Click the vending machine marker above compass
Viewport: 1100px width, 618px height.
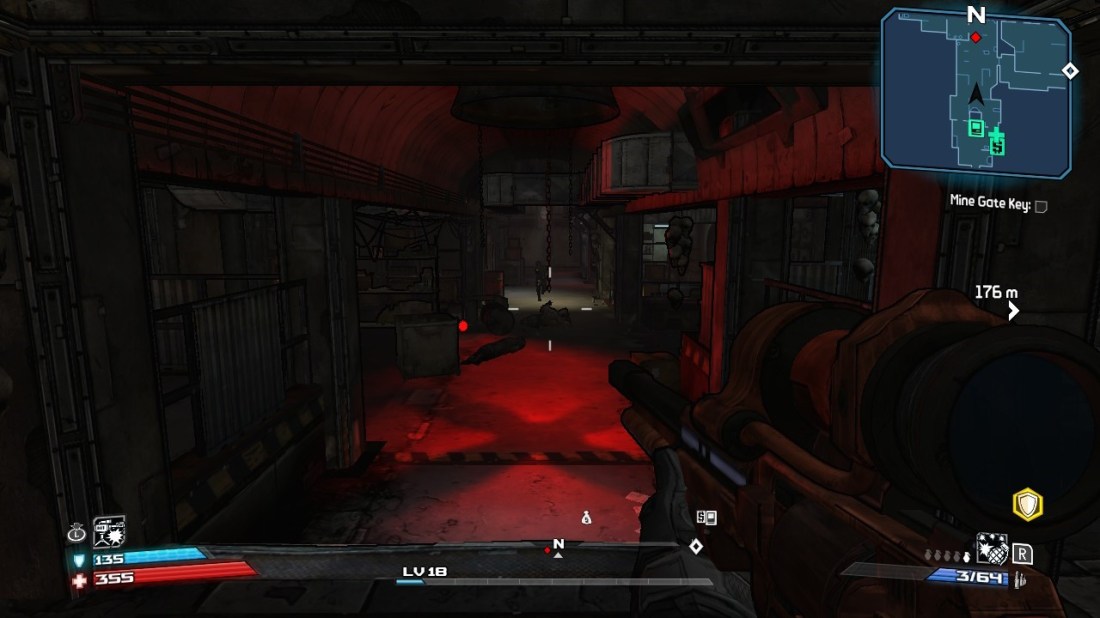(707, 517)
